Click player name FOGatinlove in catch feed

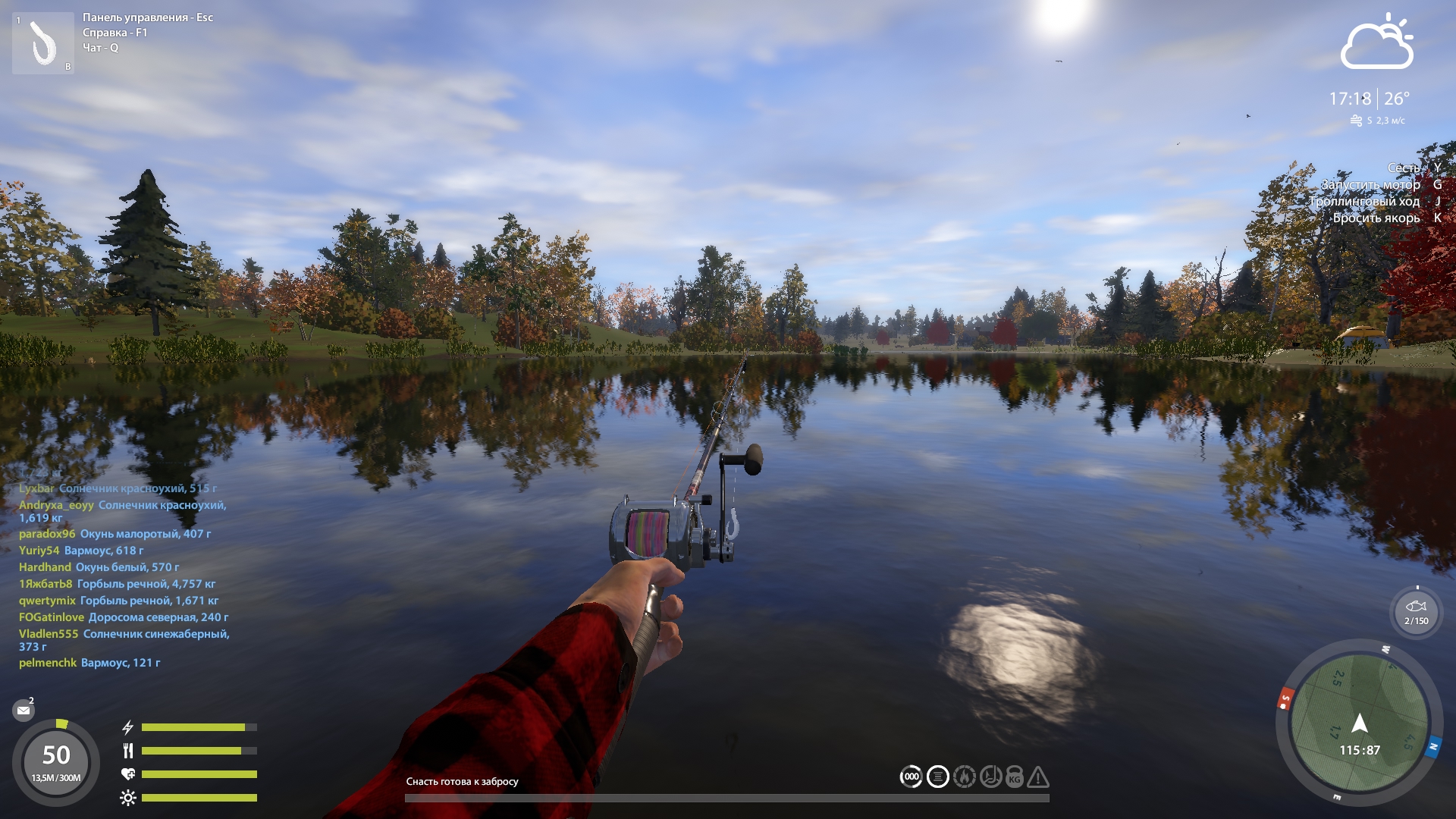pos(52,617)
